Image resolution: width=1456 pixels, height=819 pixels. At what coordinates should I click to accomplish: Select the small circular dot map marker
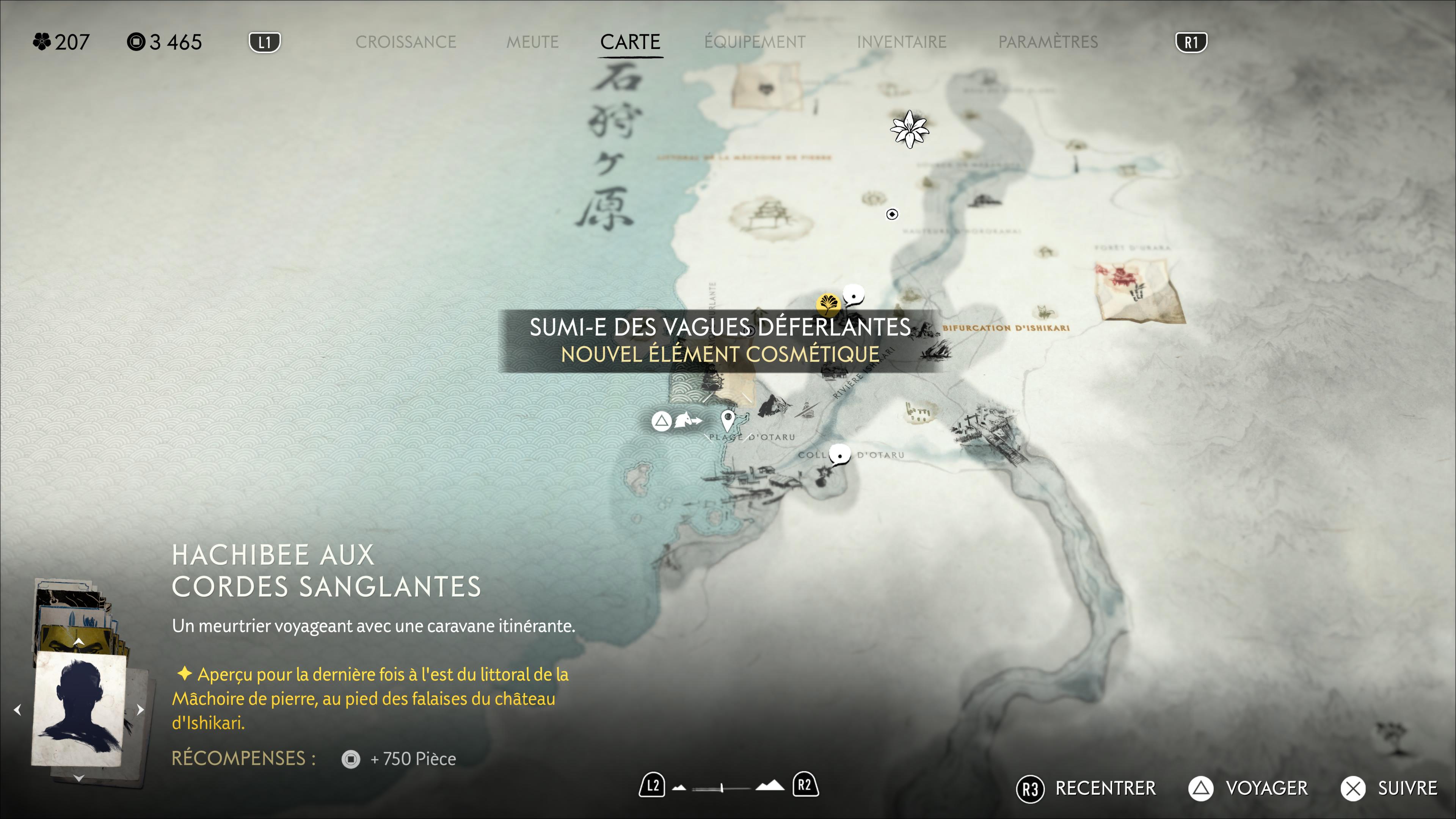892,214
